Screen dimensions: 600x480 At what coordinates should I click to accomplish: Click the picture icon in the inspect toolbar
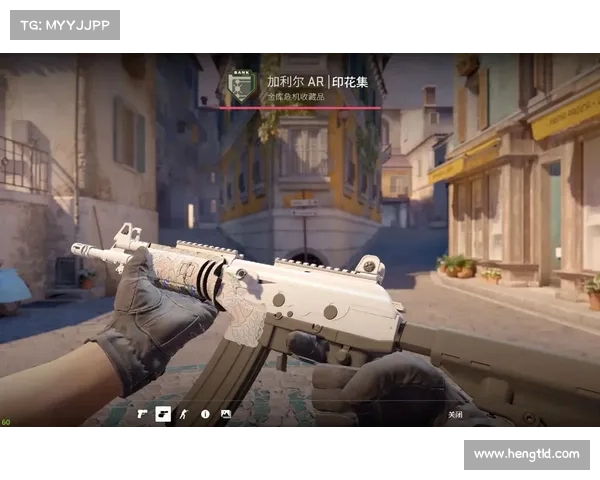(x=226, y=413)
